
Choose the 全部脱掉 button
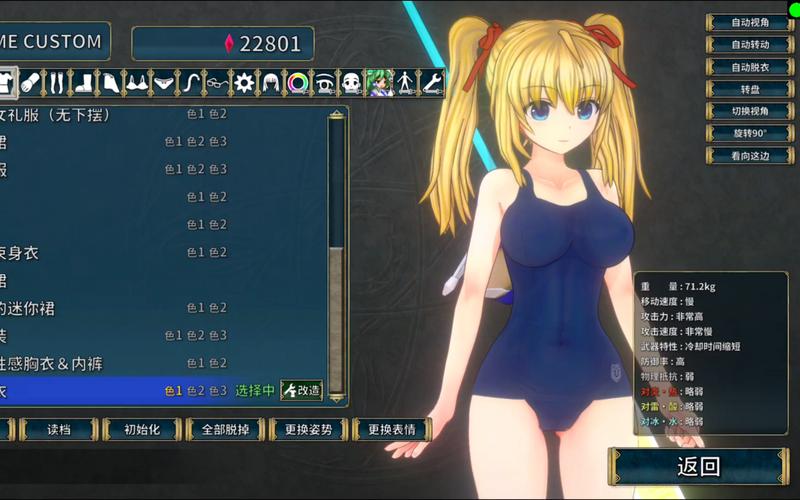(224, 430)
